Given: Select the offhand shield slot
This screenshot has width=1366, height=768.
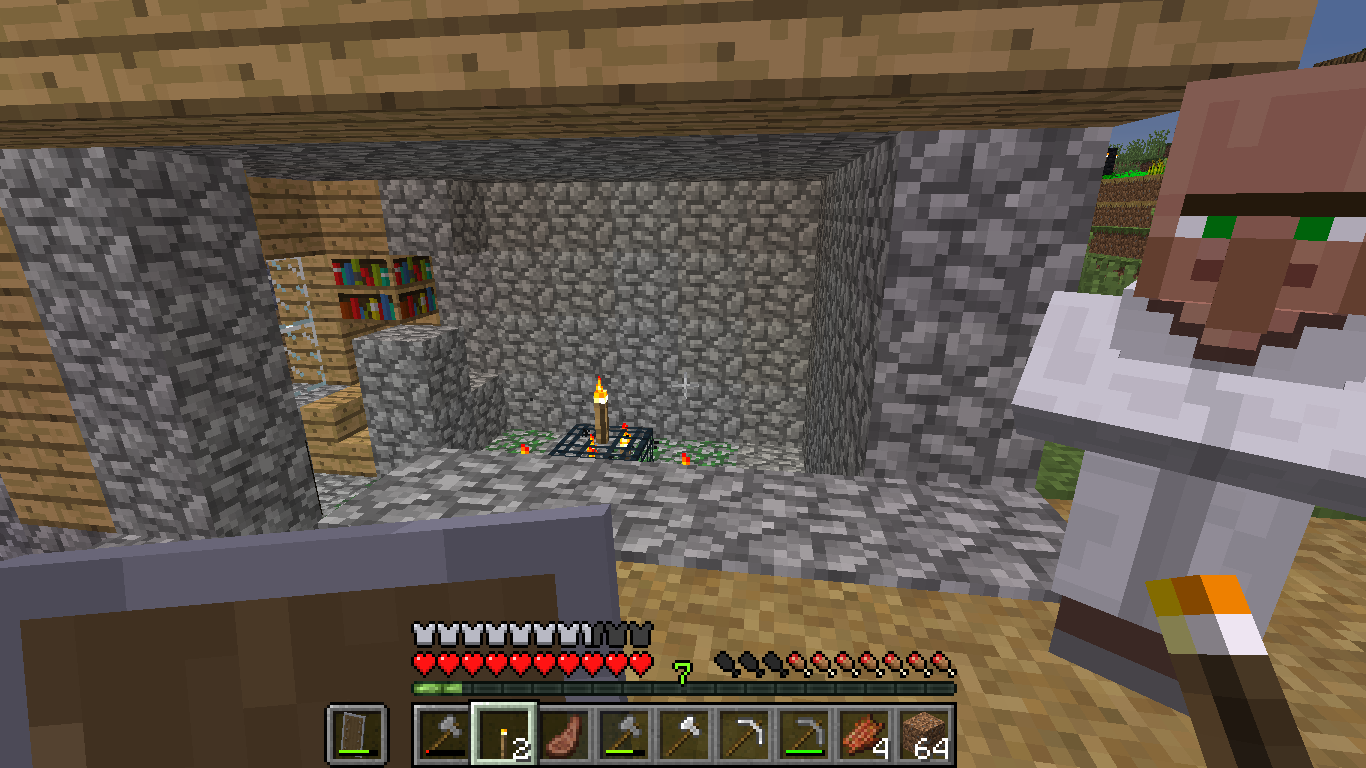Looking at the screenshot, I should [356, 734].
